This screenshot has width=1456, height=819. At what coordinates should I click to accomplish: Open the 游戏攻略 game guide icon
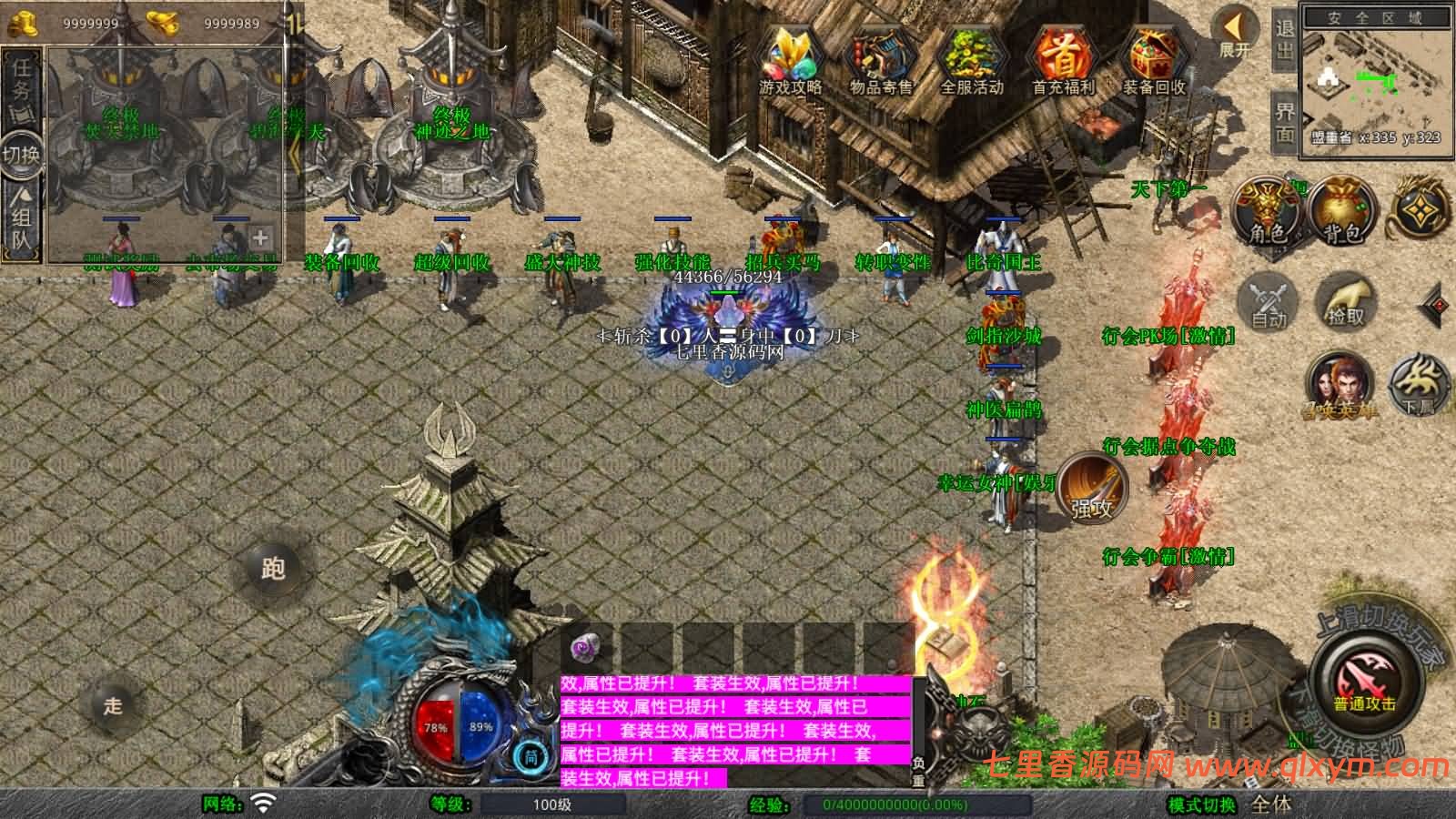coord(790,60)
